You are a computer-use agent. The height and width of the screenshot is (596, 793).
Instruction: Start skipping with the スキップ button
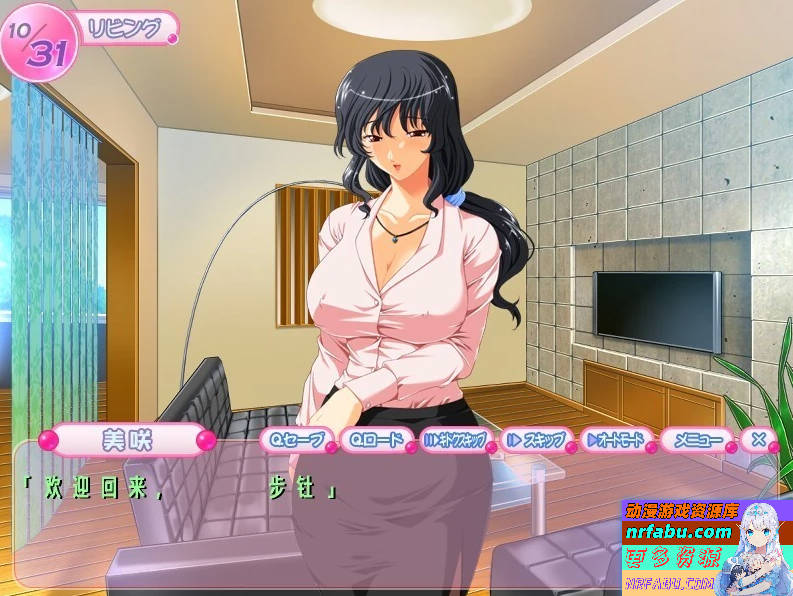pyautogui.click(x=535, y=439)
